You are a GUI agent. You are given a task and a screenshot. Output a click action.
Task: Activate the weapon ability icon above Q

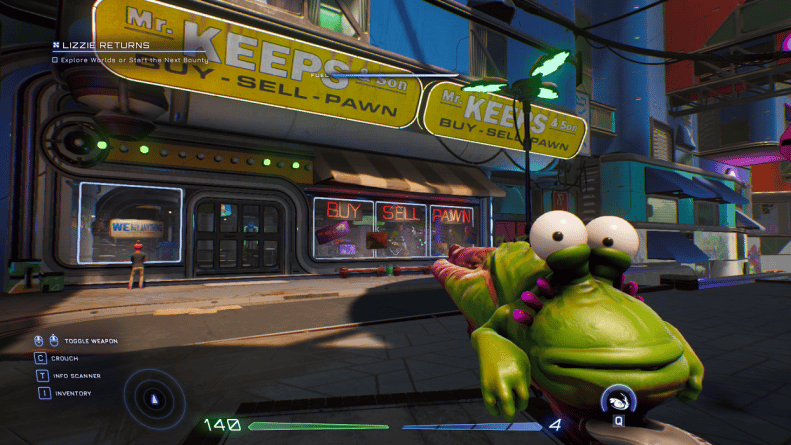coord(618,401)
